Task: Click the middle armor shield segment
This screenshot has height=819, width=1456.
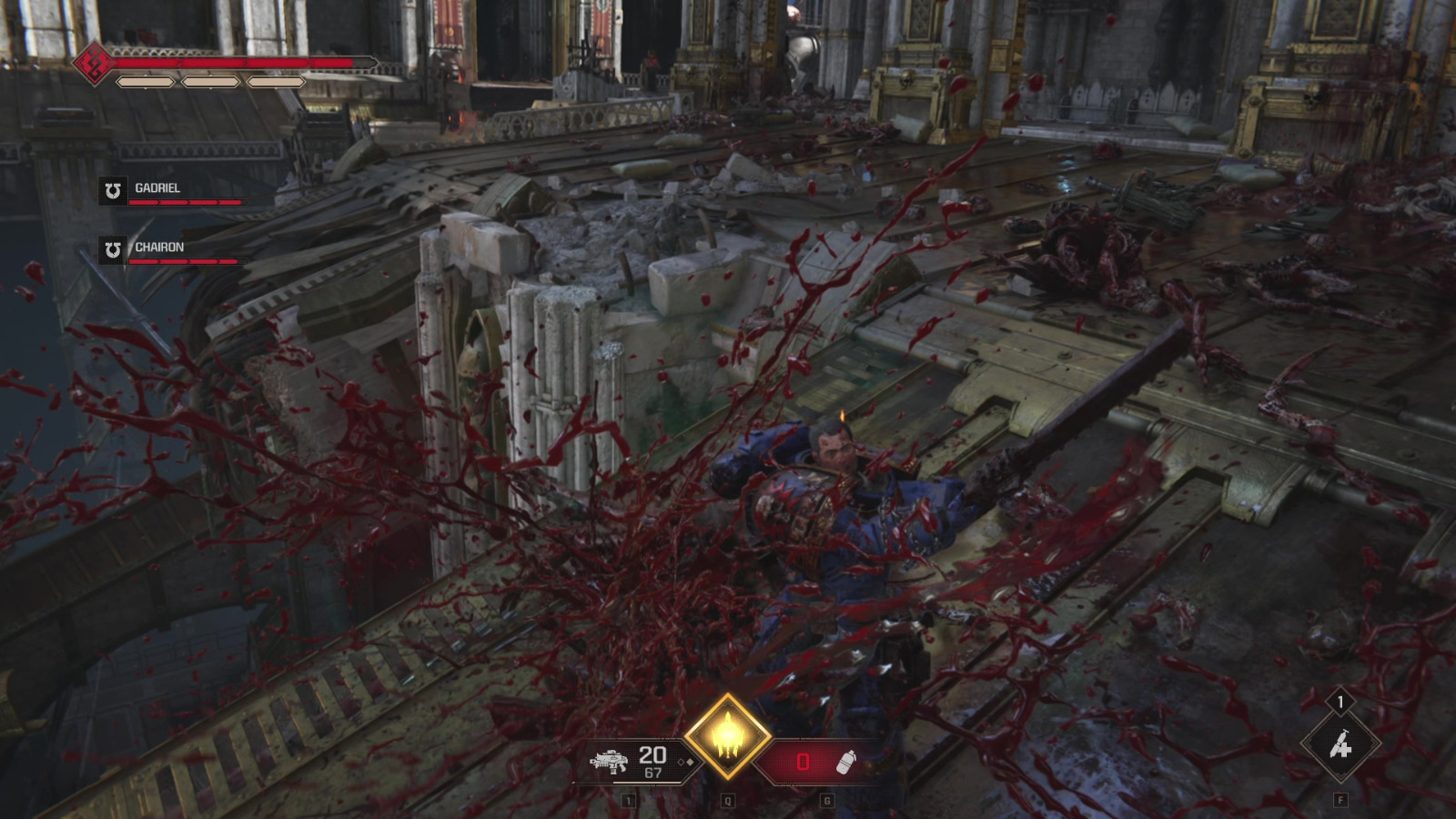Action: point(209,82)
